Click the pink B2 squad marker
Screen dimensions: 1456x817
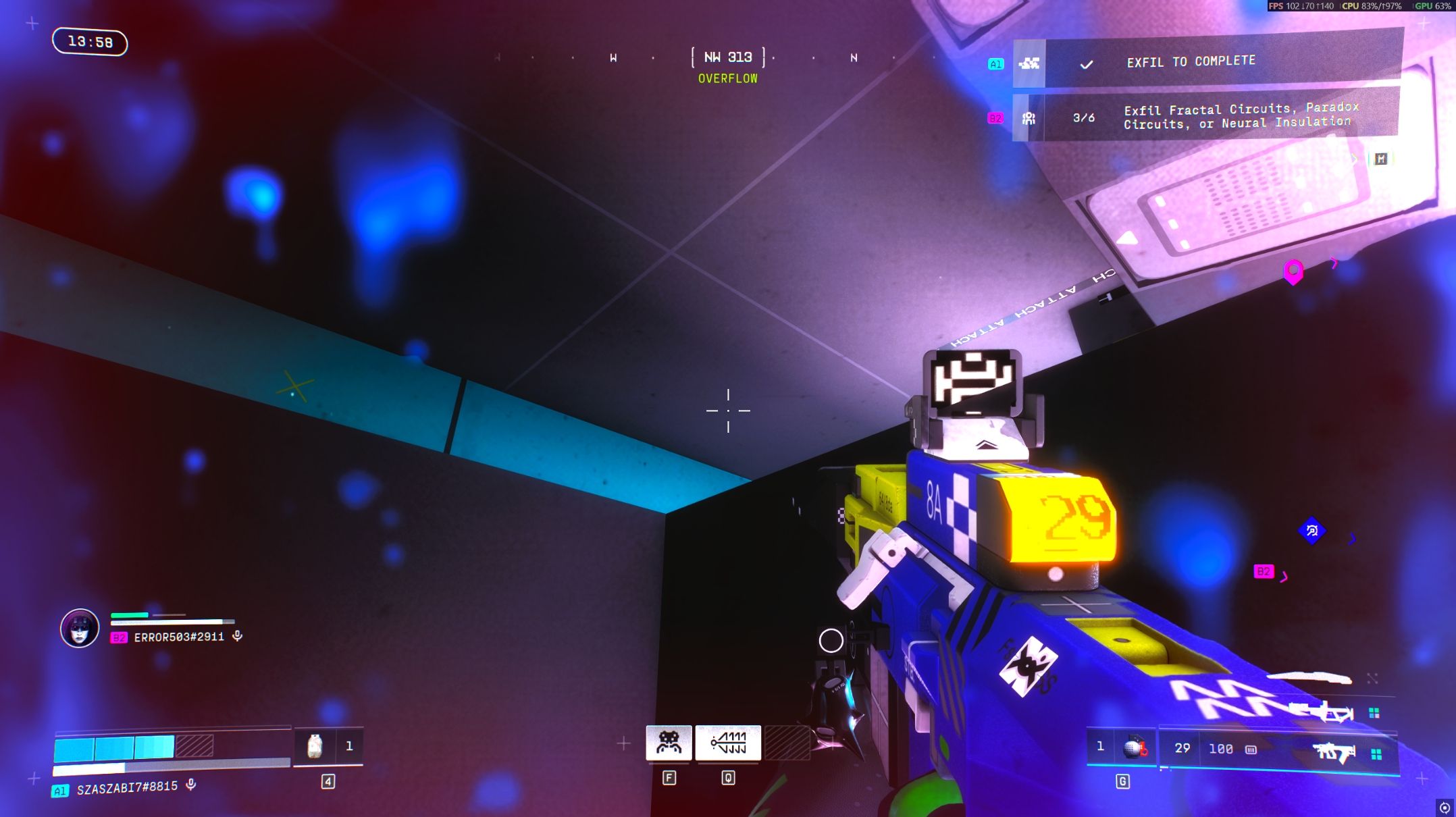pos(1263,571)
